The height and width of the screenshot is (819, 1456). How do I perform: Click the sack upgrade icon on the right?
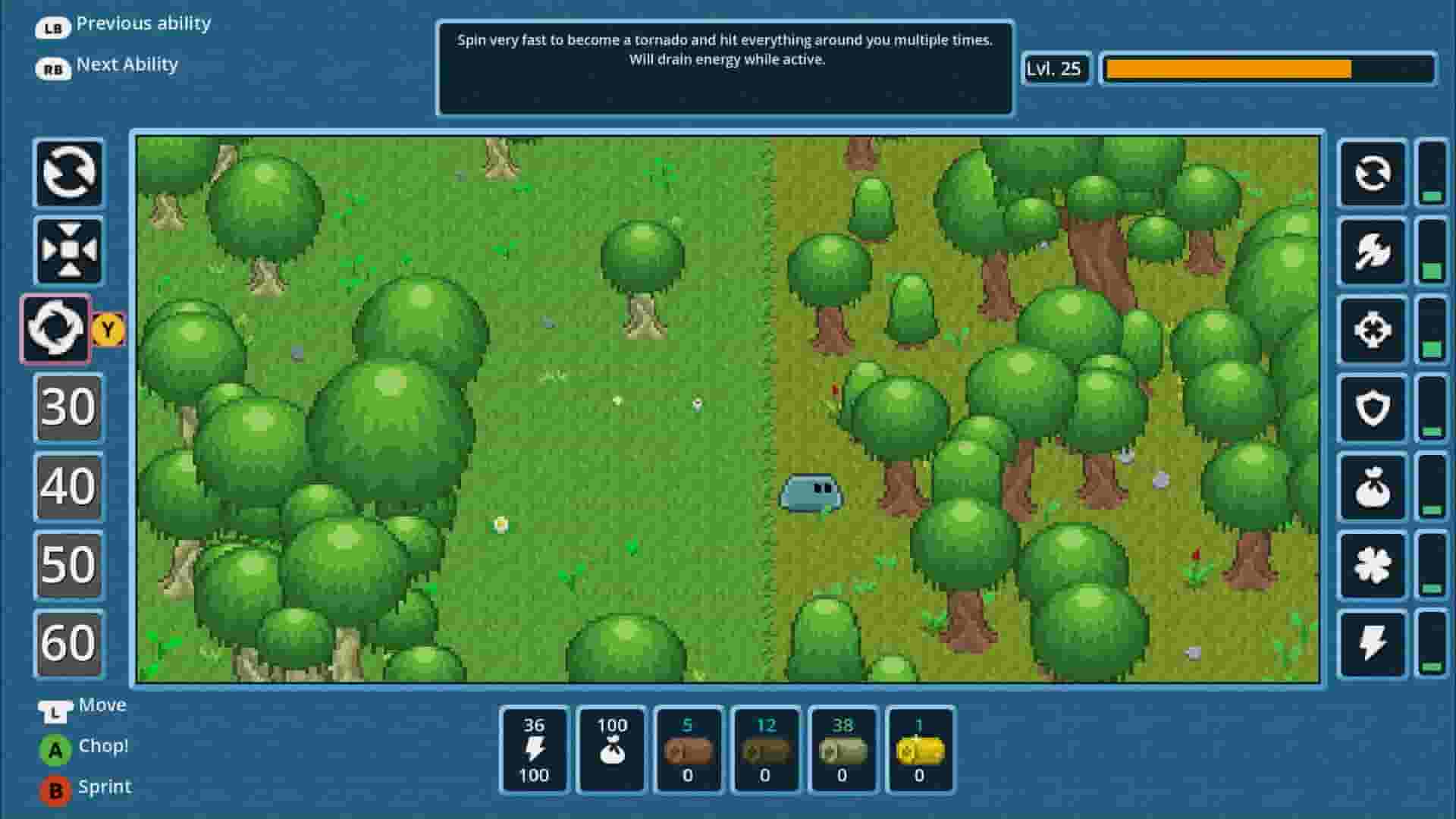click(1372, 485)
